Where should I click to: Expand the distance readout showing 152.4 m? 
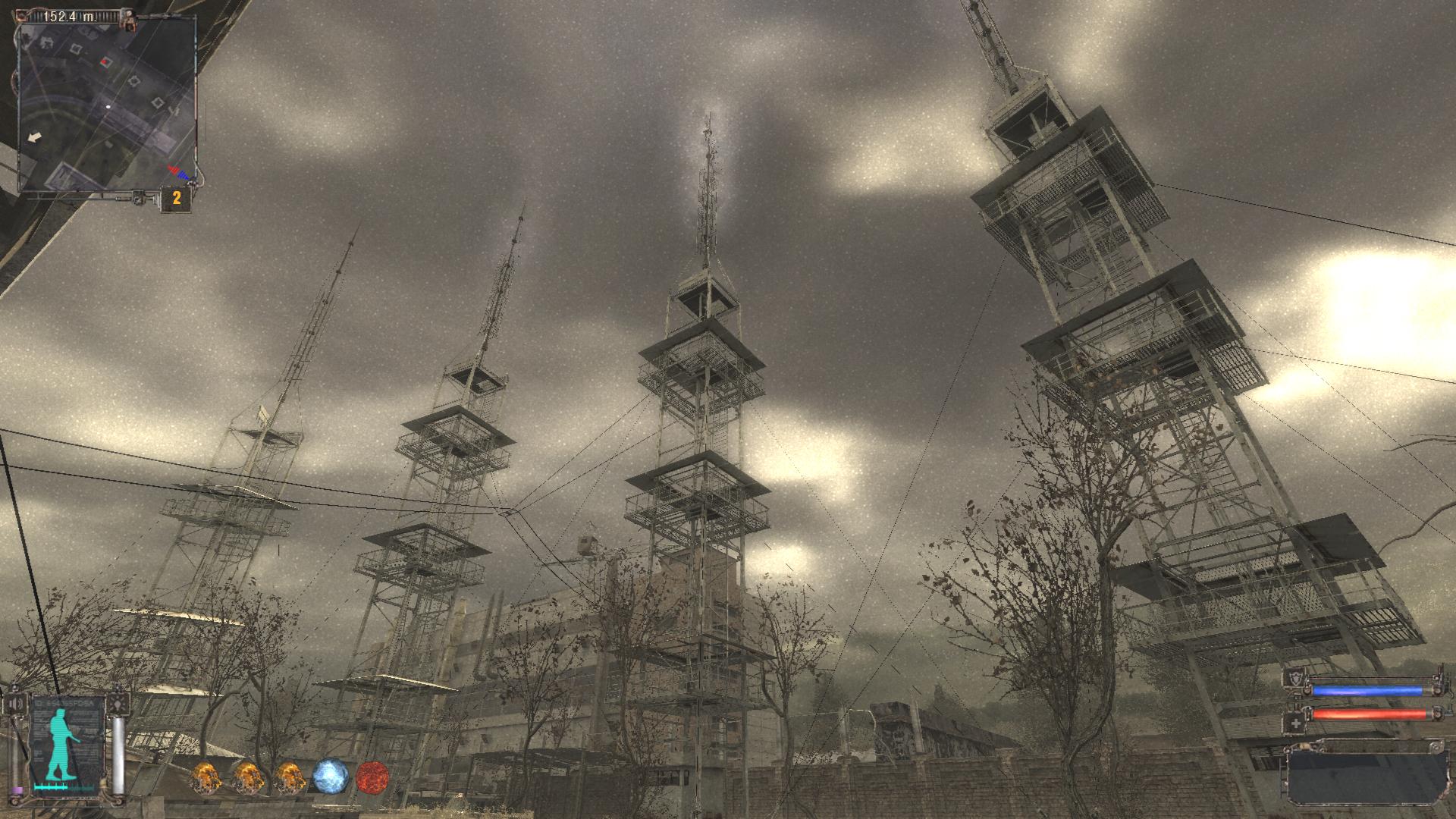click(x=69, y=17)
